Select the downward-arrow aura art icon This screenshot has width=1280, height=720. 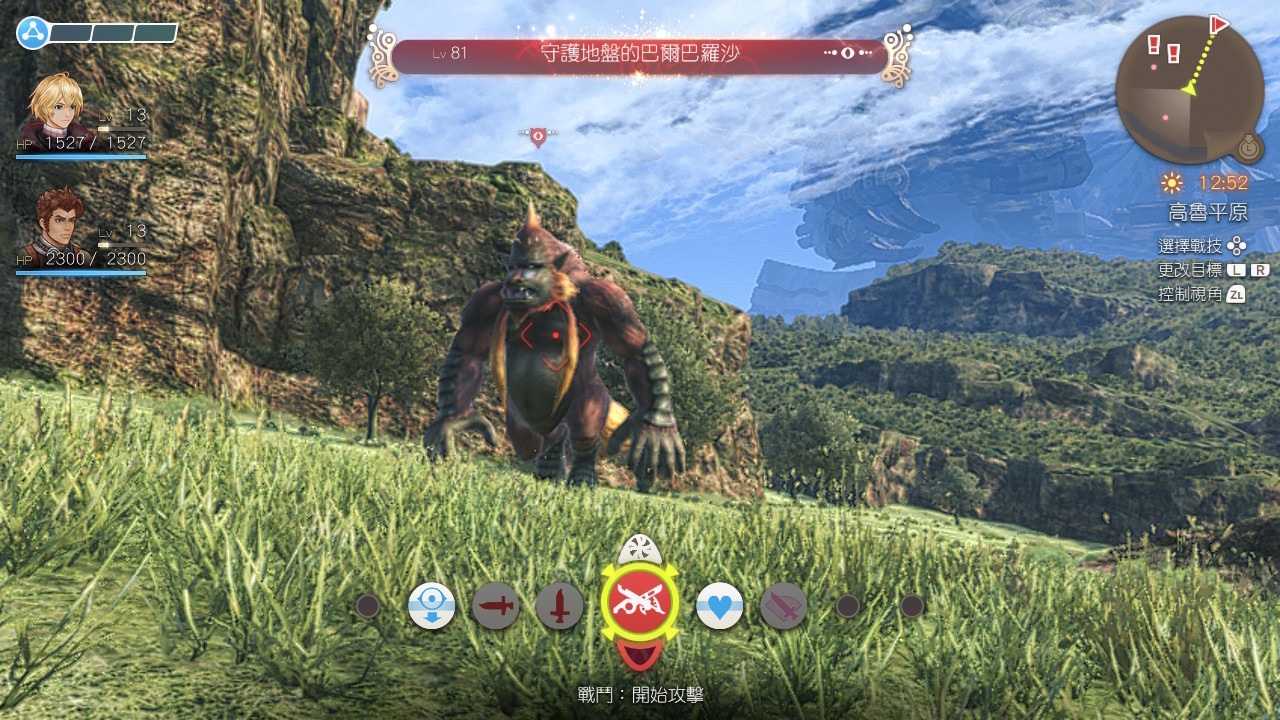[430, 604]
